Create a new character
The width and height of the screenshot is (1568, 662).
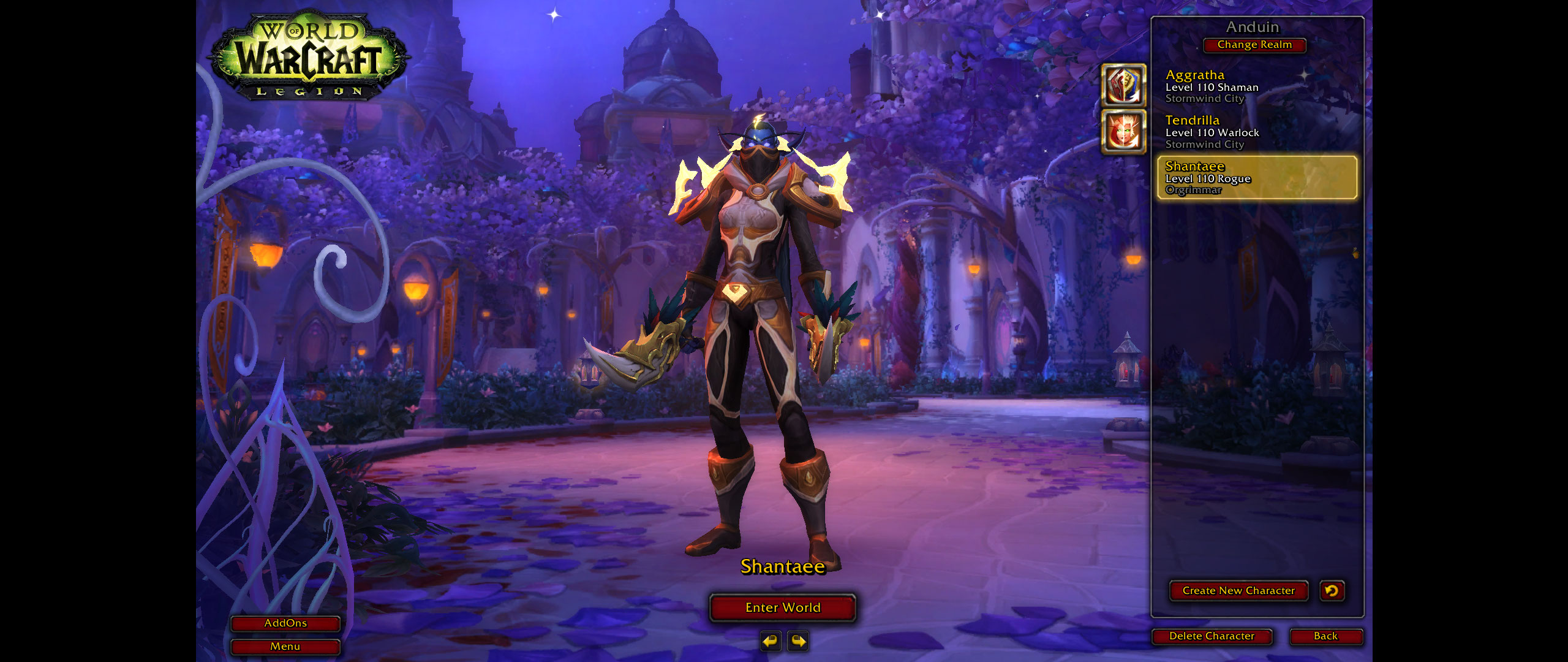click(1238, 591)
